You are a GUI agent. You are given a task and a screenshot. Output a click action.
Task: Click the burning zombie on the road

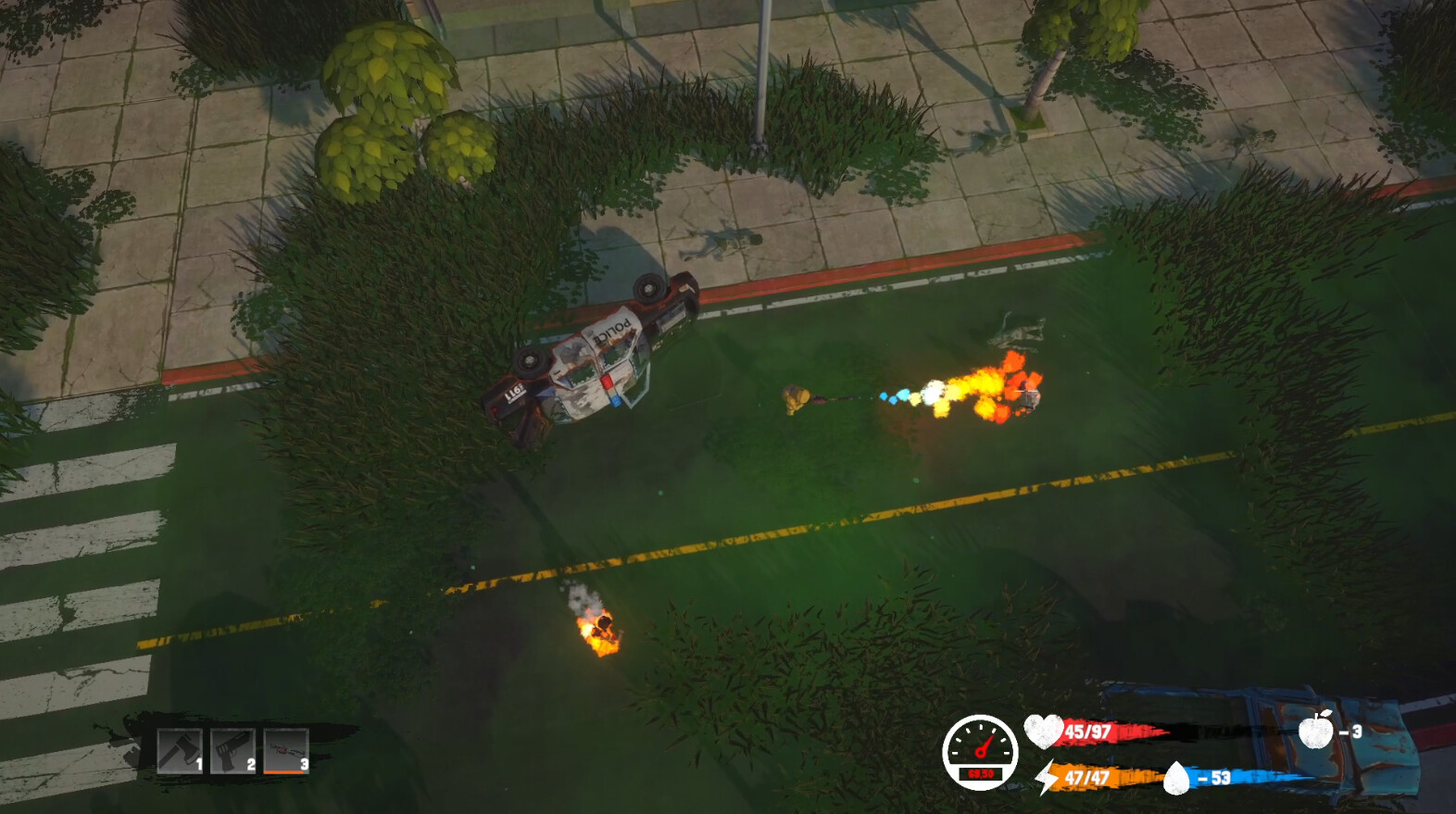tap(602, 628)
